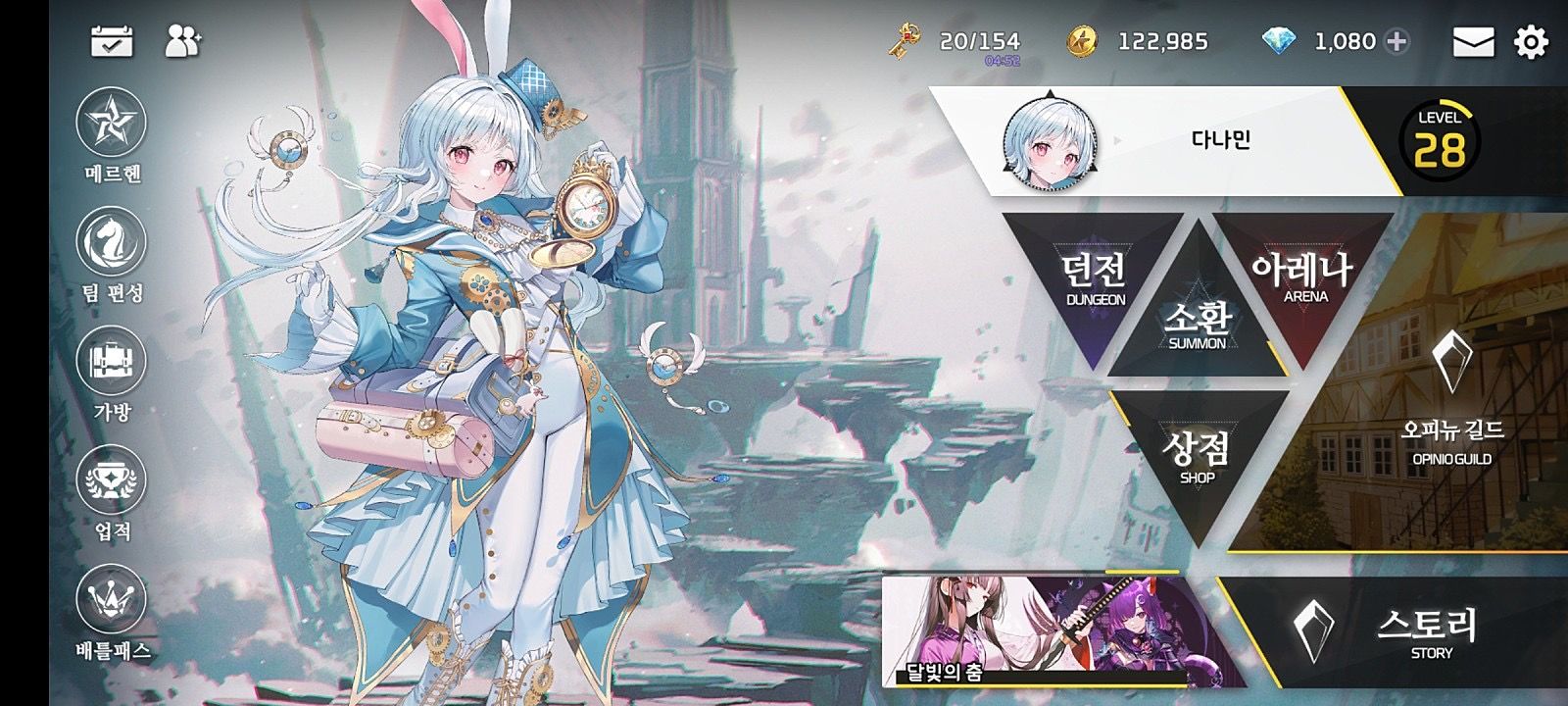View 업적 achievements
Screen dimensions: 1568x706
point(111,481)
